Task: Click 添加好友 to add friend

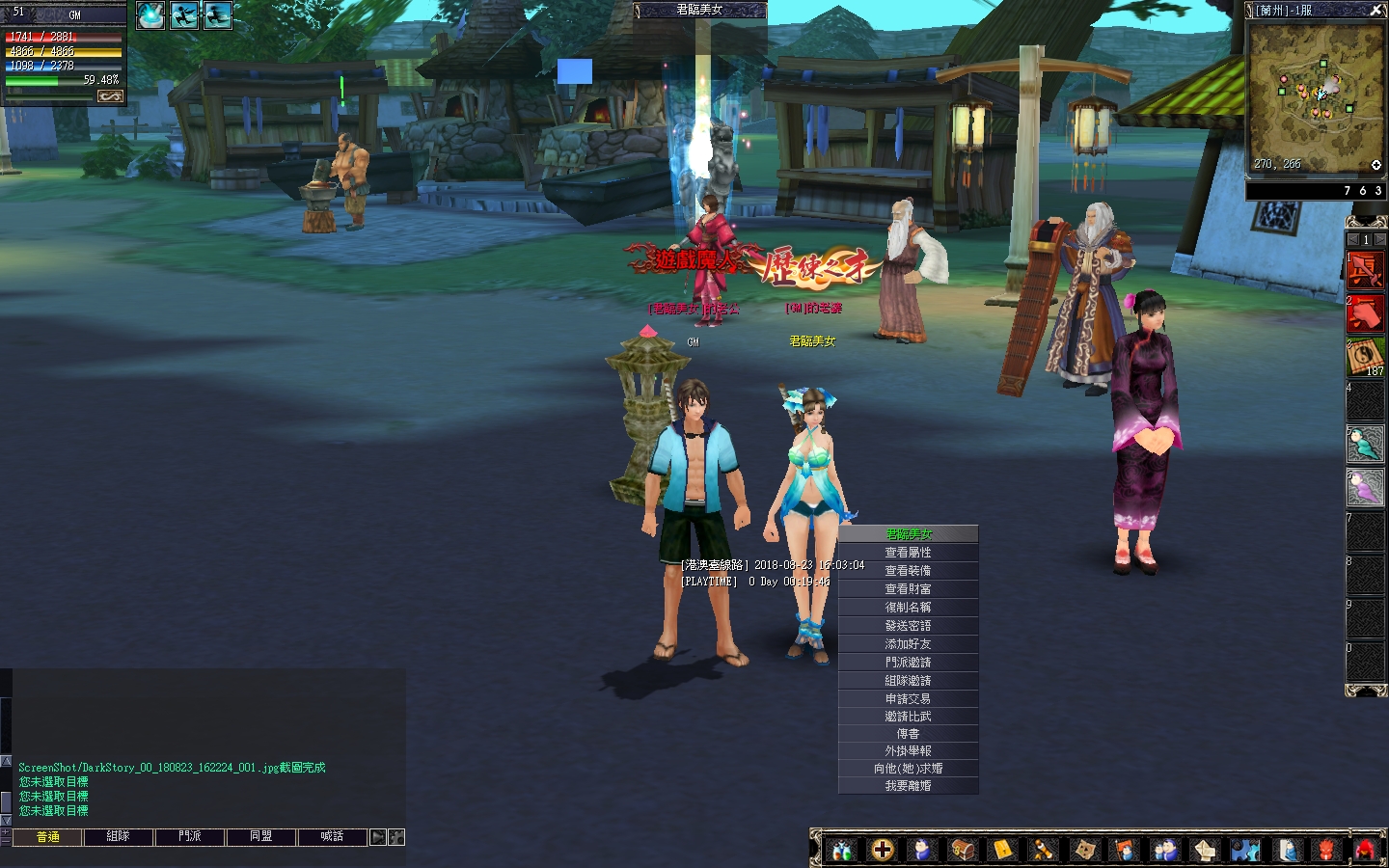Action: pos(908,644)
